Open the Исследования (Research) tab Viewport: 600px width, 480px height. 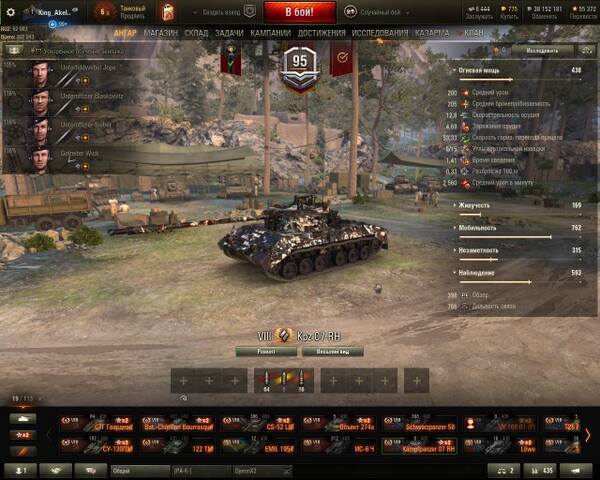(x=380, y=32)
